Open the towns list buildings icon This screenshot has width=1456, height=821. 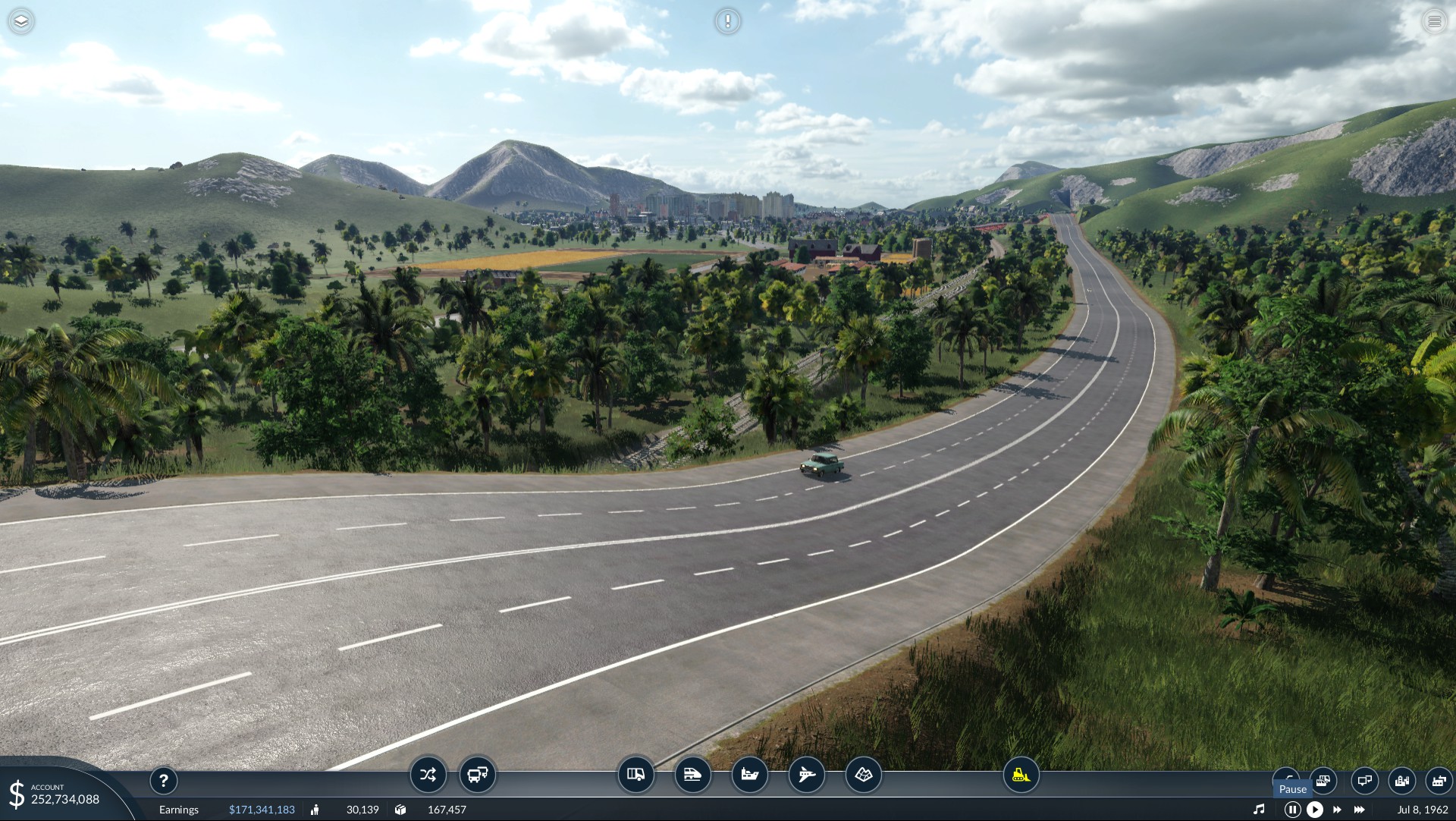[x=1401, y=780]
